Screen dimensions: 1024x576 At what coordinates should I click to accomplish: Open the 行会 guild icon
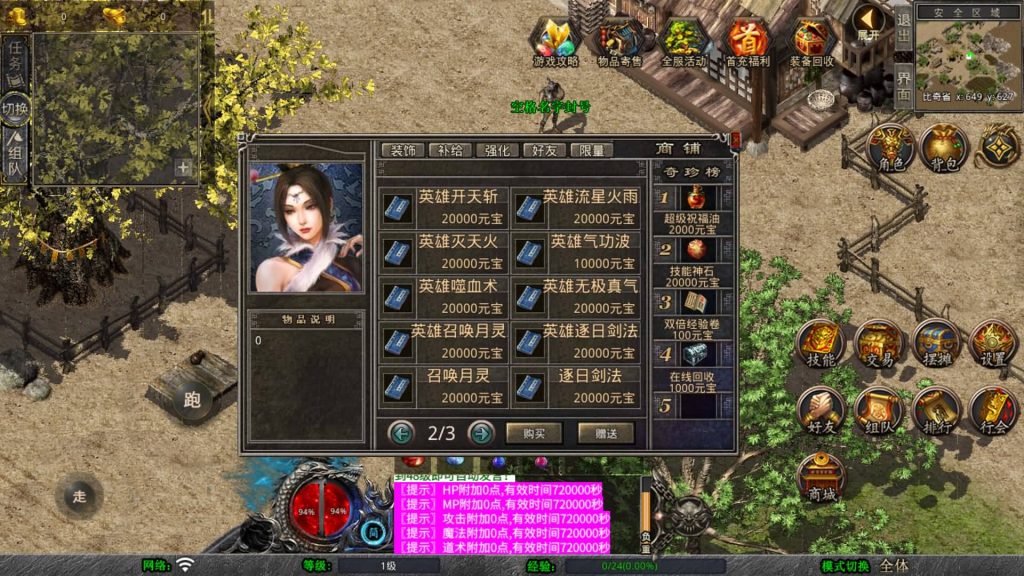pos(993,411)
